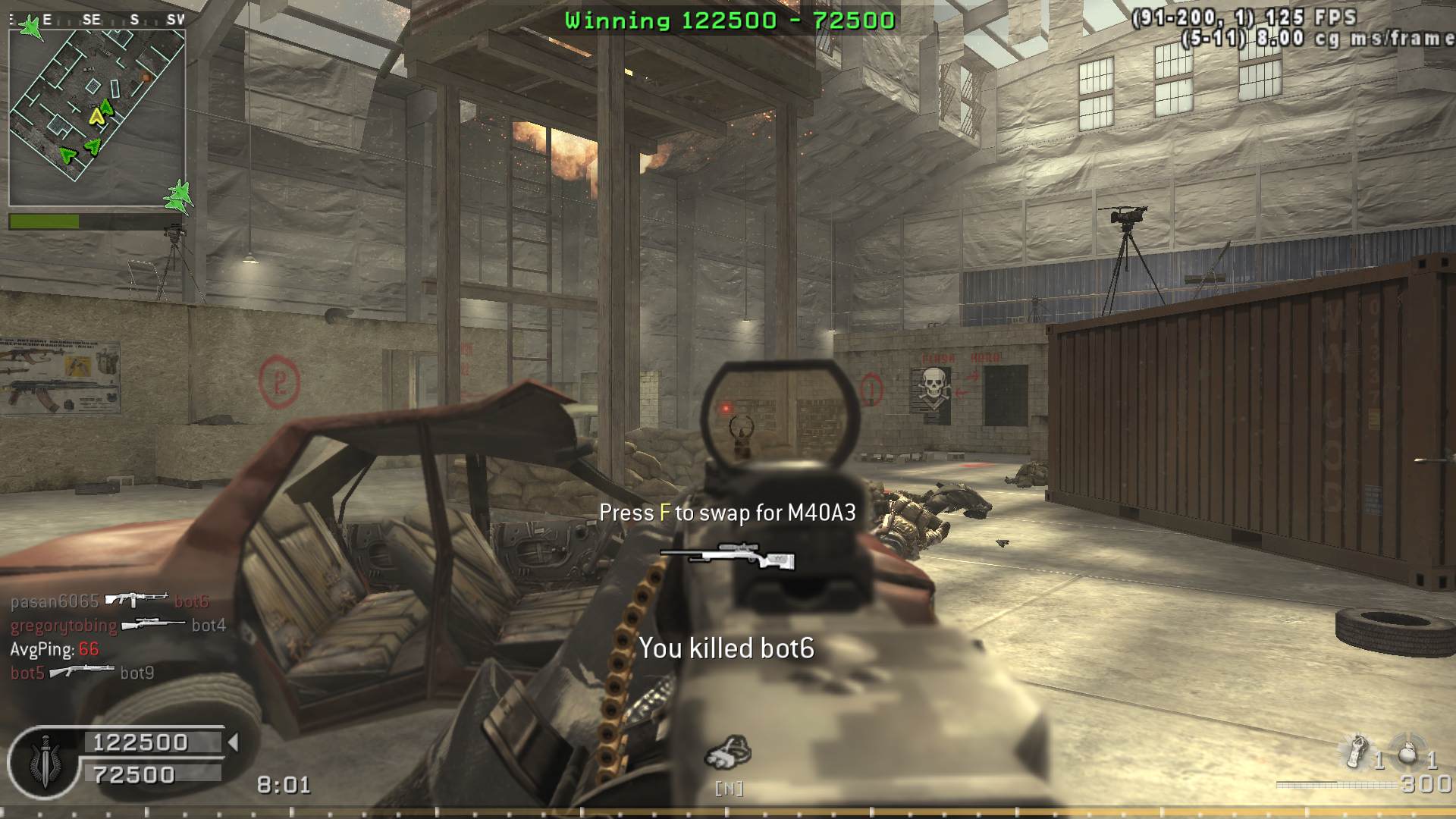Click the minimap in the corner

97,118
